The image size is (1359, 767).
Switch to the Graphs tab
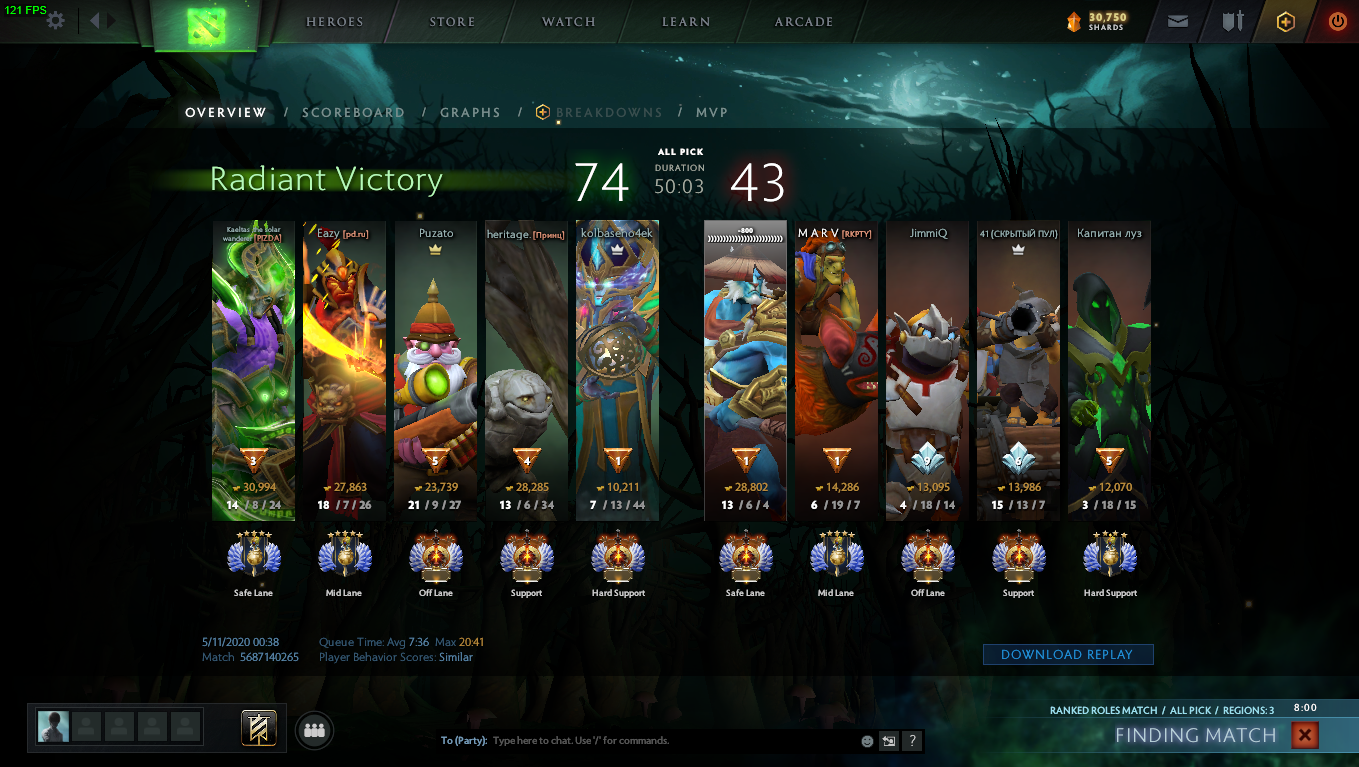470,113
